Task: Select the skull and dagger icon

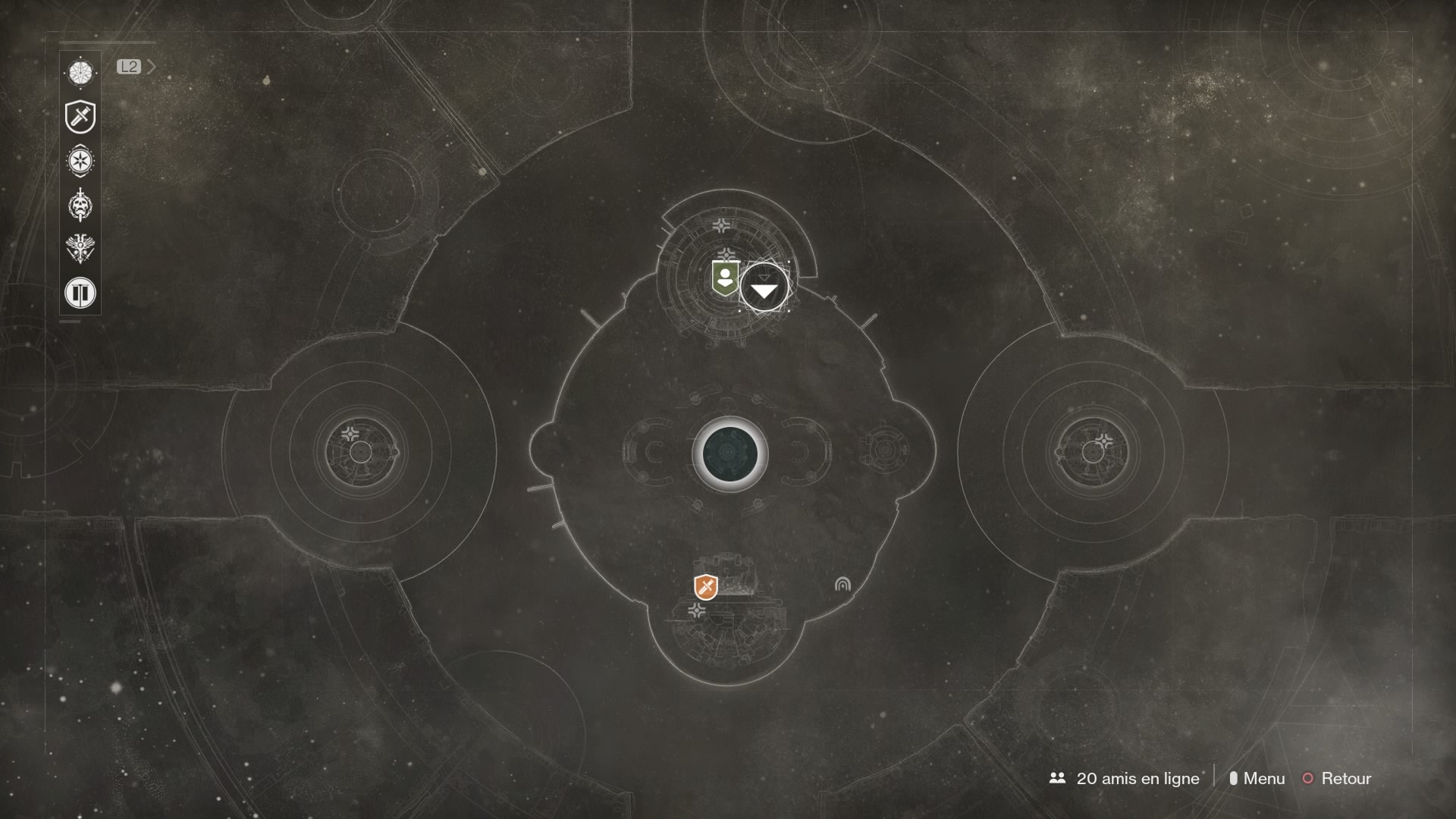Action: 80,205
